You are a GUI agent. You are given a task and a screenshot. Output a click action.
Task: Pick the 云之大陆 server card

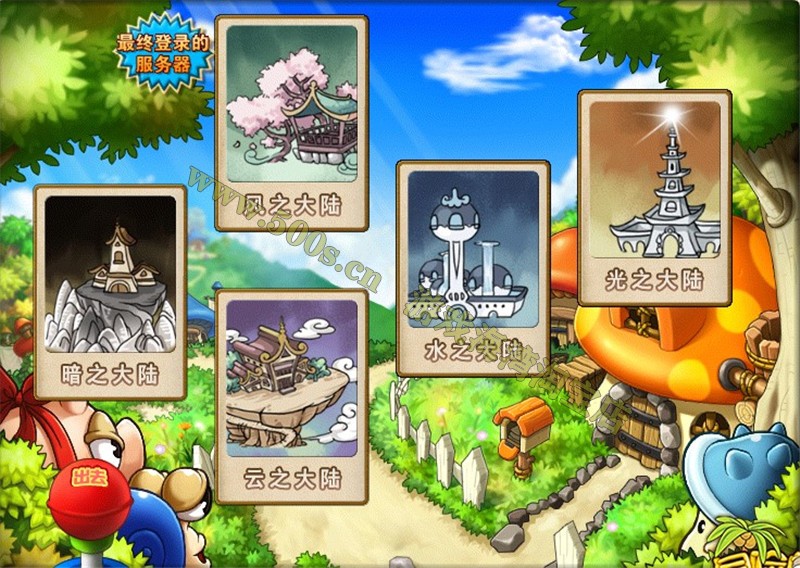coord(292,397)
